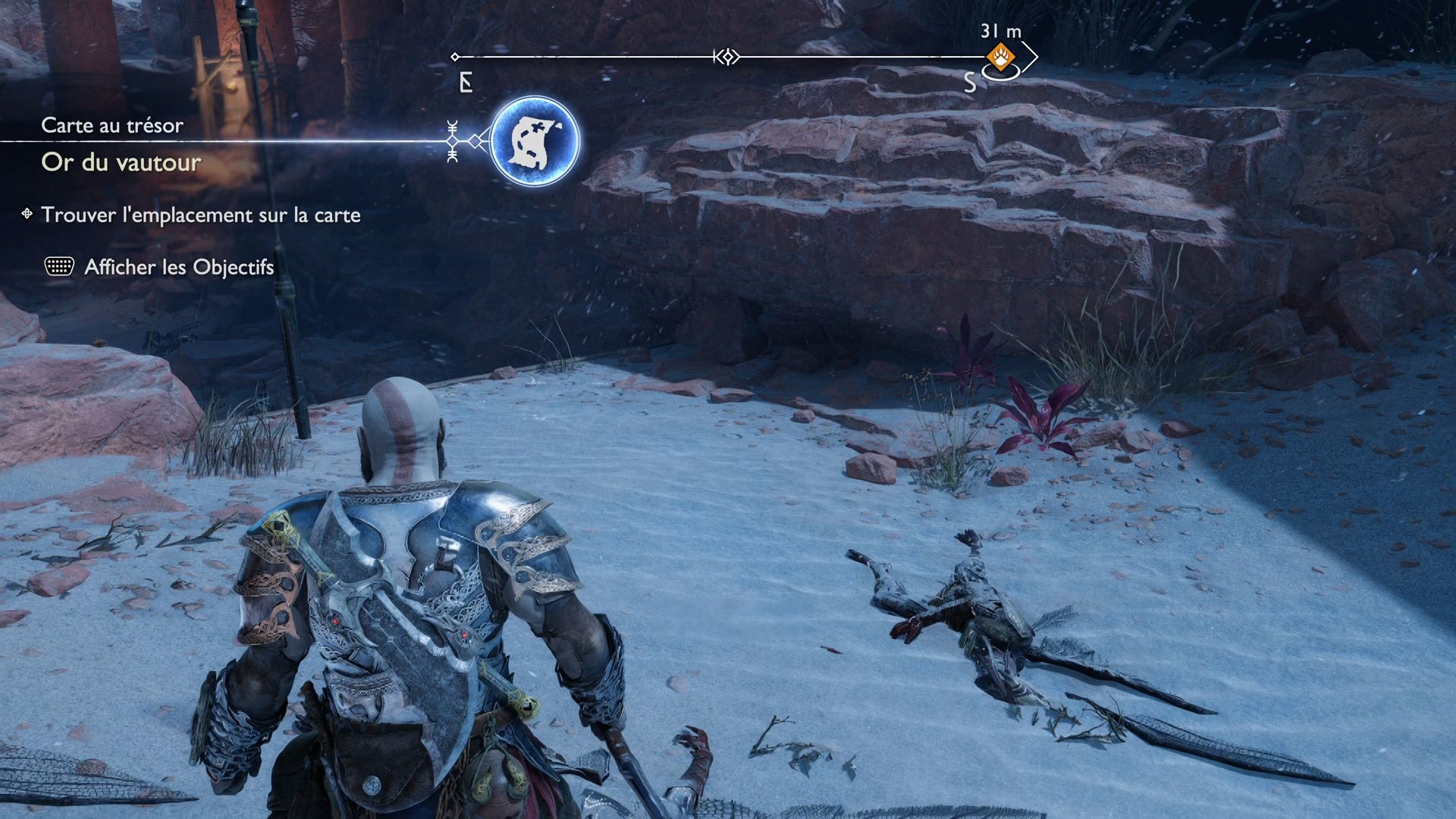Select the Carte au trésor header
This screenshot has width=1456, height=819.
[x=111, y=125]
